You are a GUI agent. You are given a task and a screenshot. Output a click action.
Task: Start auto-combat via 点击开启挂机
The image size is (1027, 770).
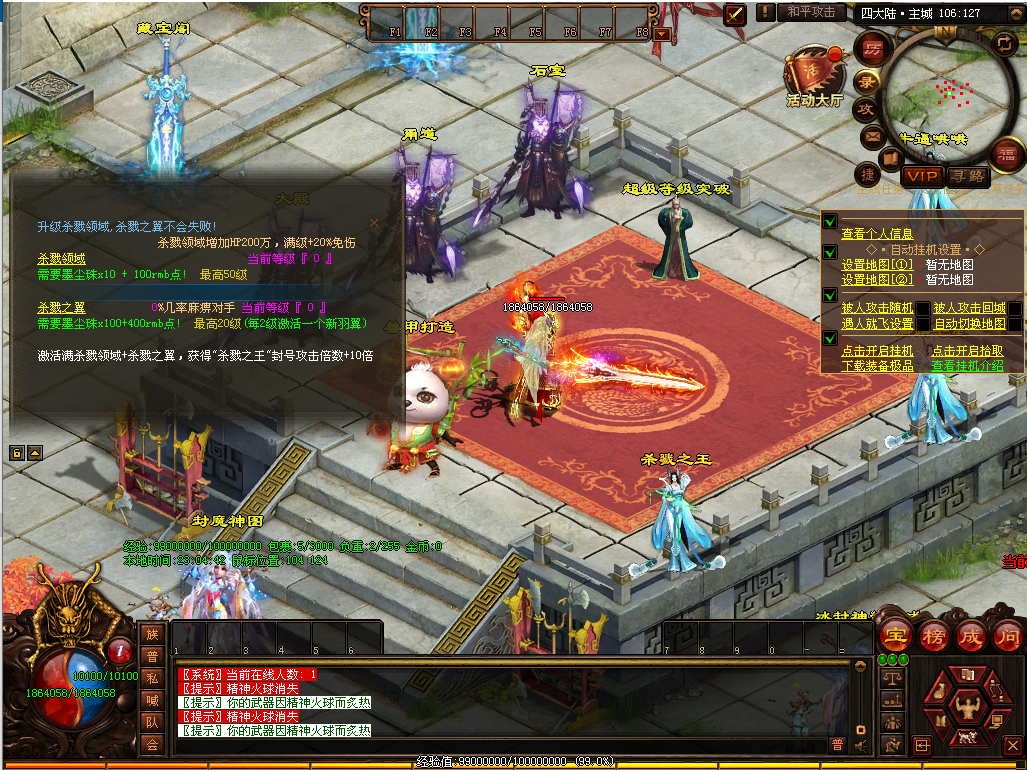[x=877, y=351]
